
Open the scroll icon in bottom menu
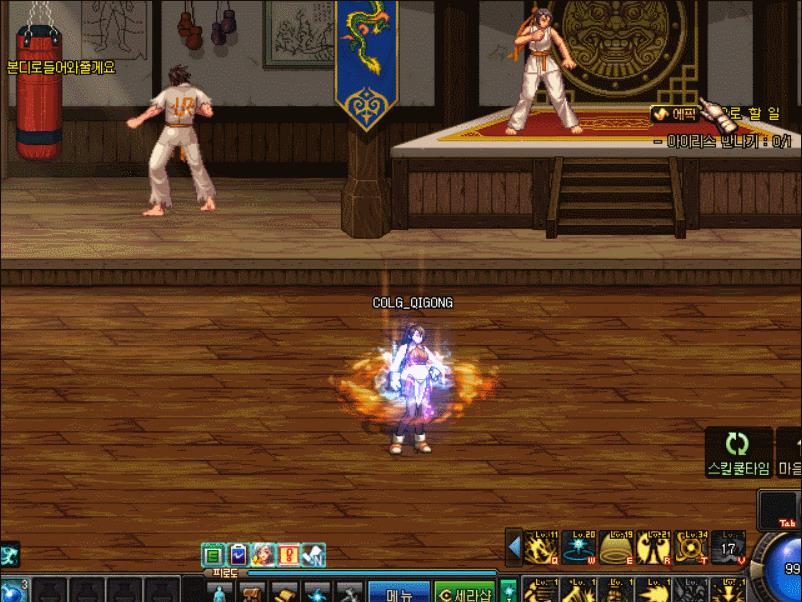tap(285, 593)
